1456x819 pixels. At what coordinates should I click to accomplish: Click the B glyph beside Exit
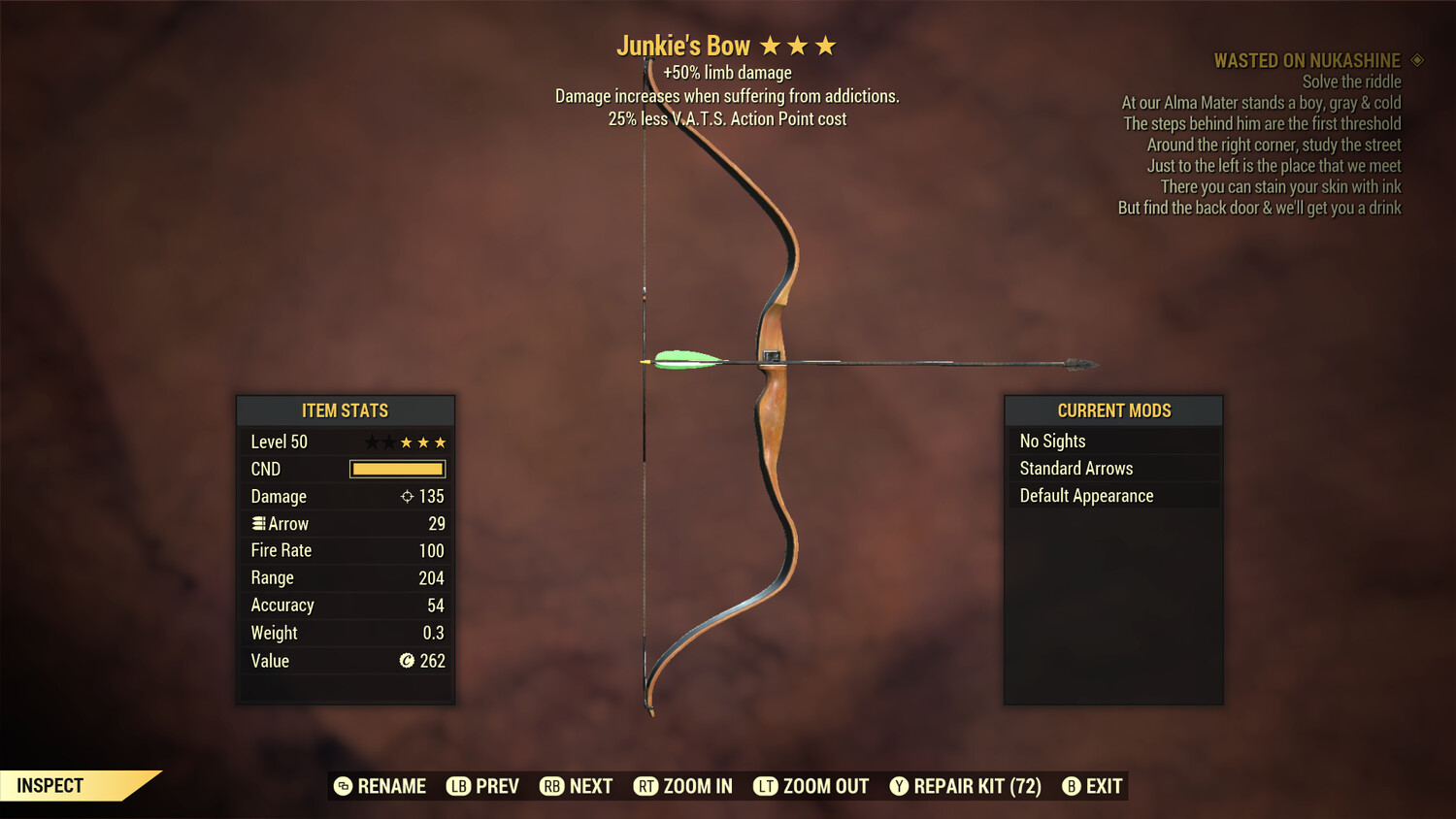click(x=1072, y=786)
